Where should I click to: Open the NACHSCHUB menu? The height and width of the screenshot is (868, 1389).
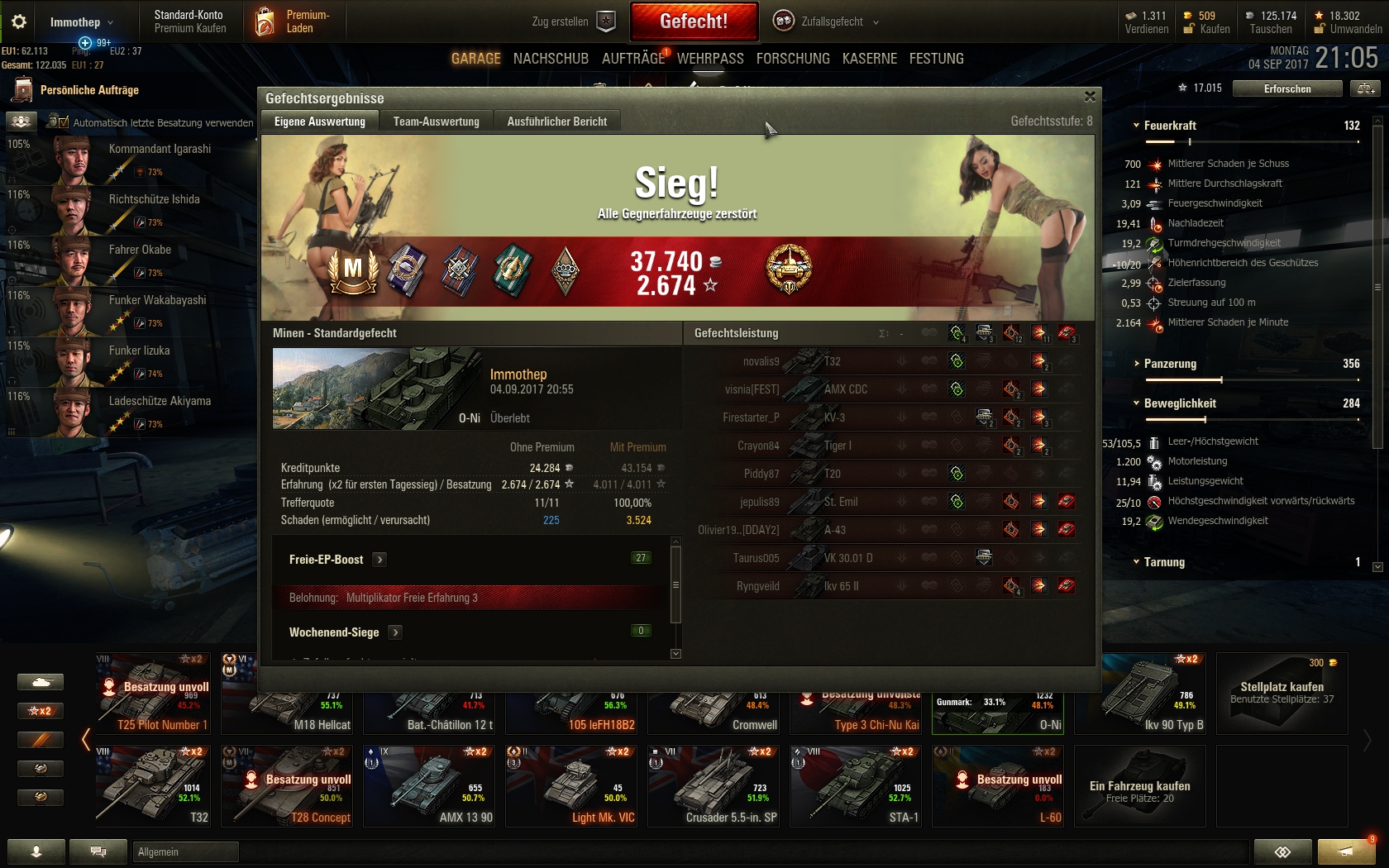pos(551,59)
